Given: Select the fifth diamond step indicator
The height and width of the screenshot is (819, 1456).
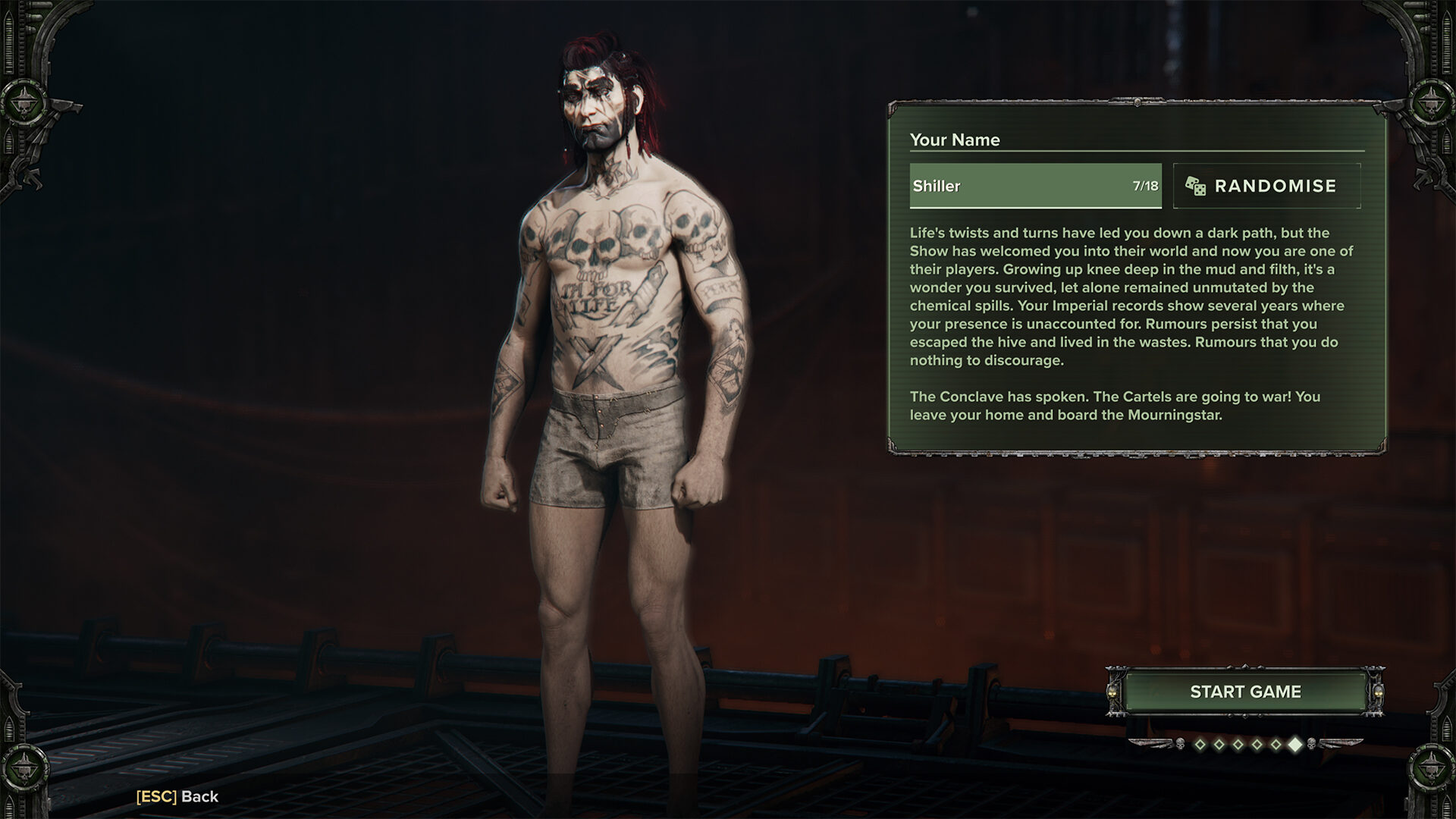Looking at the screenshot, I should pos(1275,745).
